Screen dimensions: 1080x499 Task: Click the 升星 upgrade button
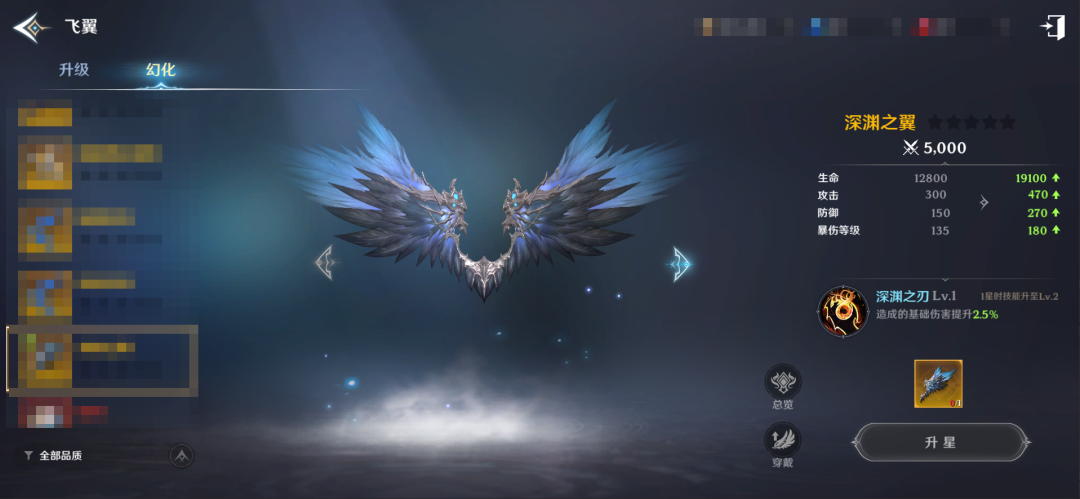pyautogui.click(x=941, y=442)
